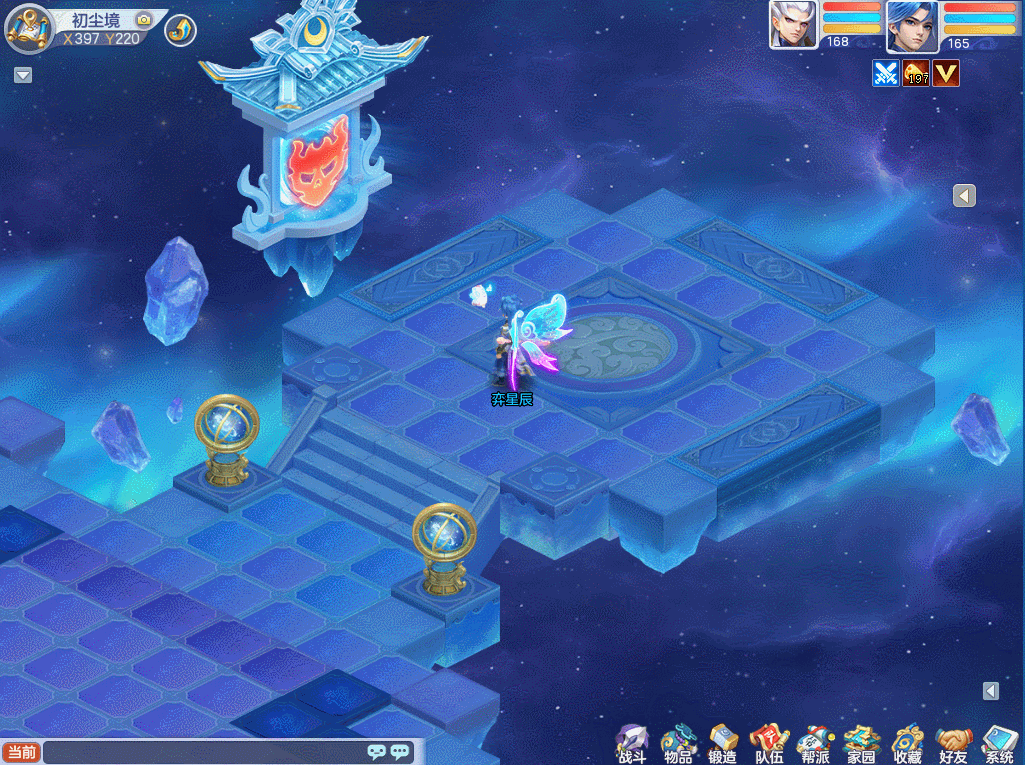Open the 物品 items bag
1025x765 pixels.
(x=678, y=744)
